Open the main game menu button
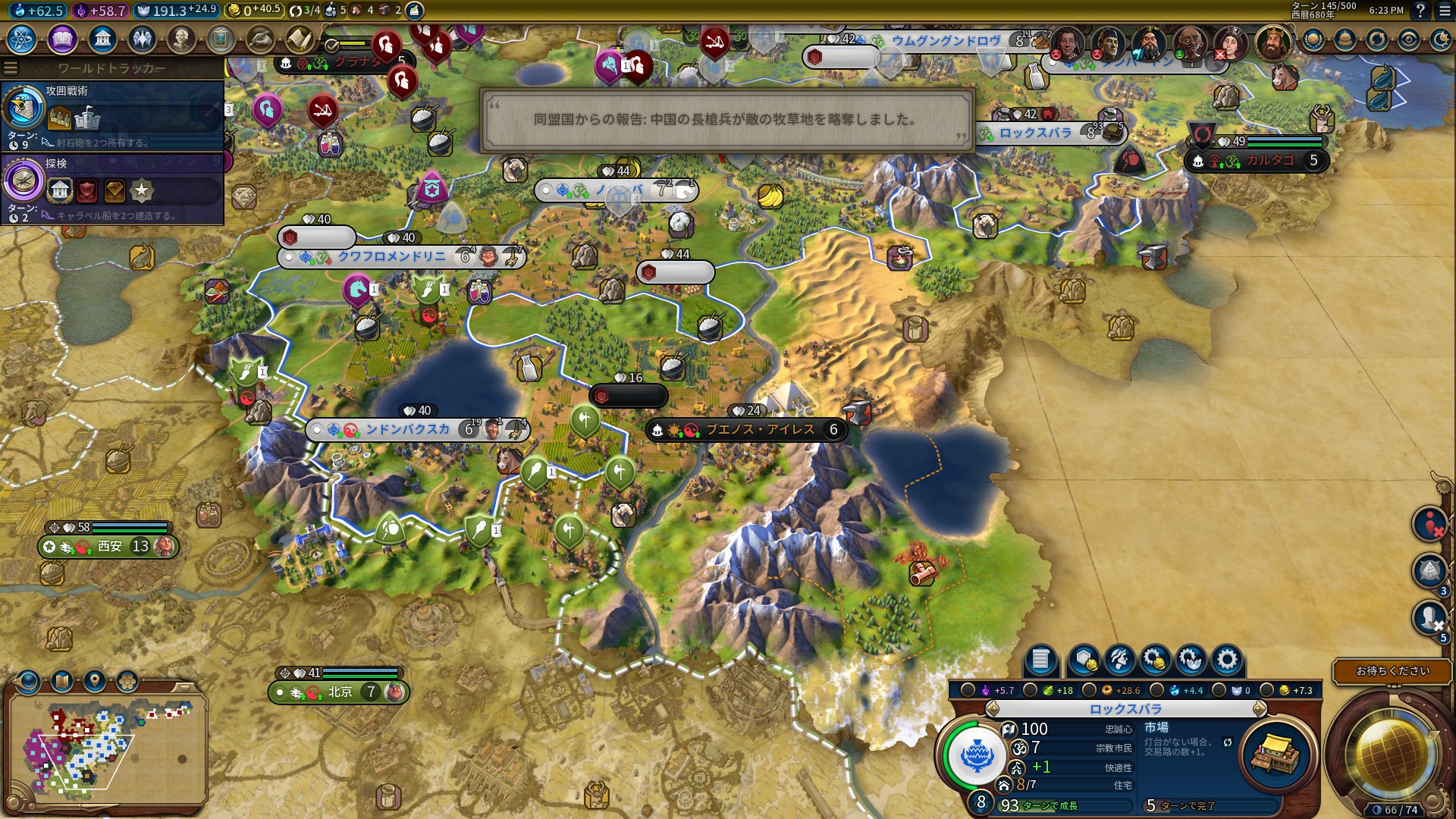Screen dimensions: 1456x819 coord(1445,11)
